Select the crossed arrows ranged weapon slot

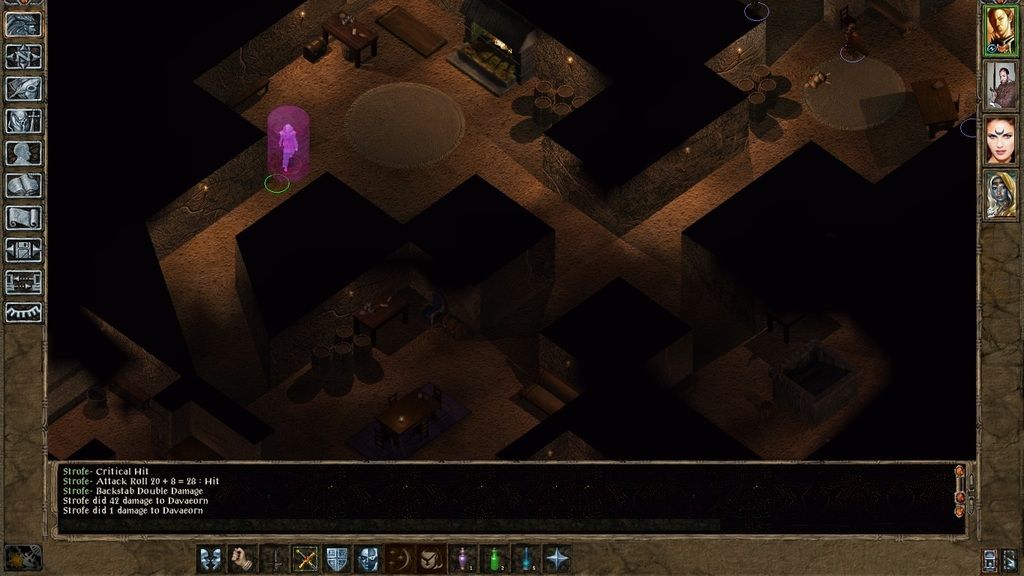click(x=305, y=559)
